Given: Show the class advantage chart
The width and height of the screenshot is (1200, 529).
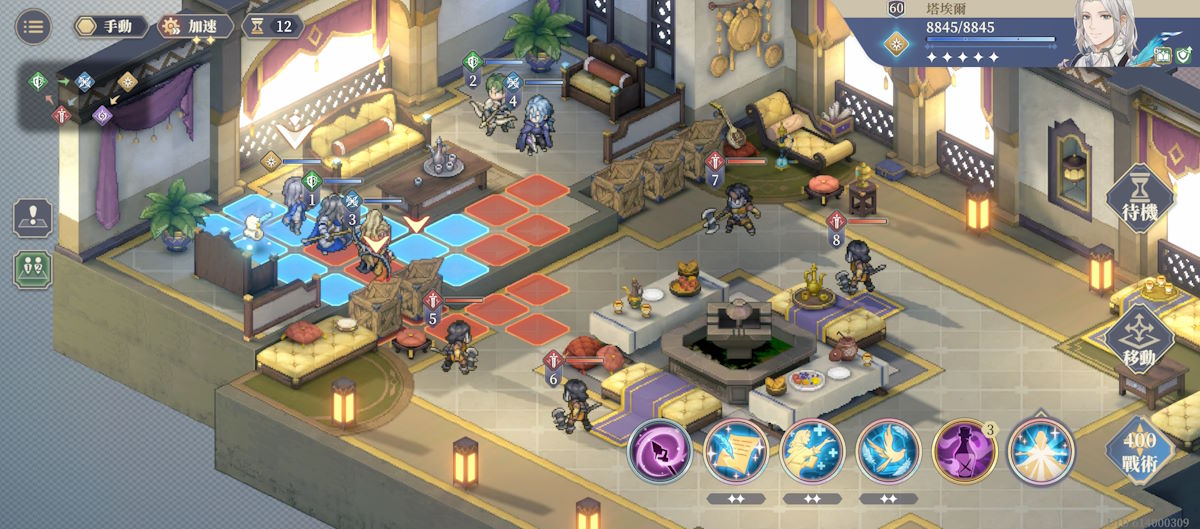Looking at the screenshot, I should [85, 96].
